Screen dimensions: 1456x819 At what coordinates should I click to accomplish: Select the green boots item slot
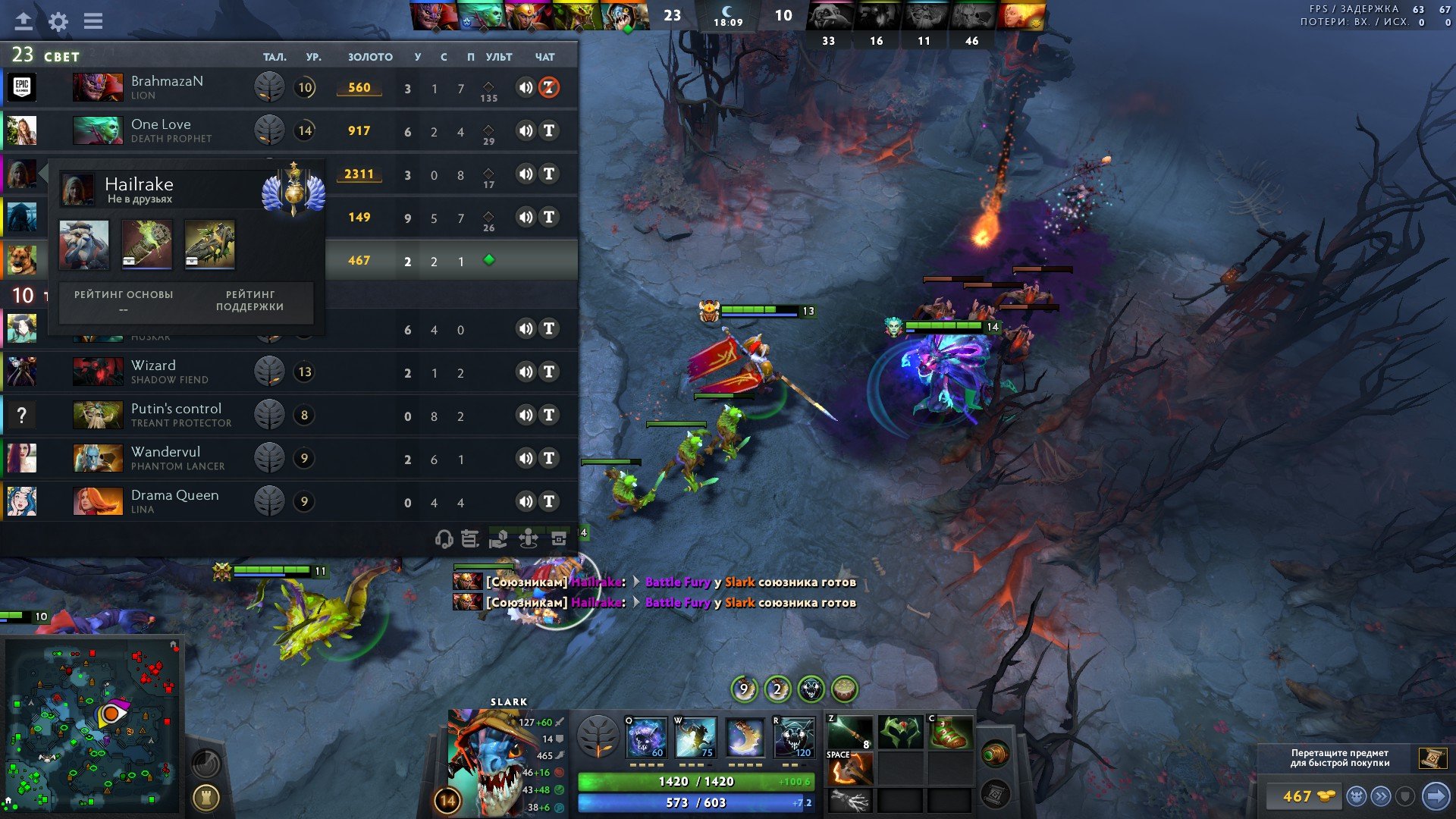coord(950,733)
